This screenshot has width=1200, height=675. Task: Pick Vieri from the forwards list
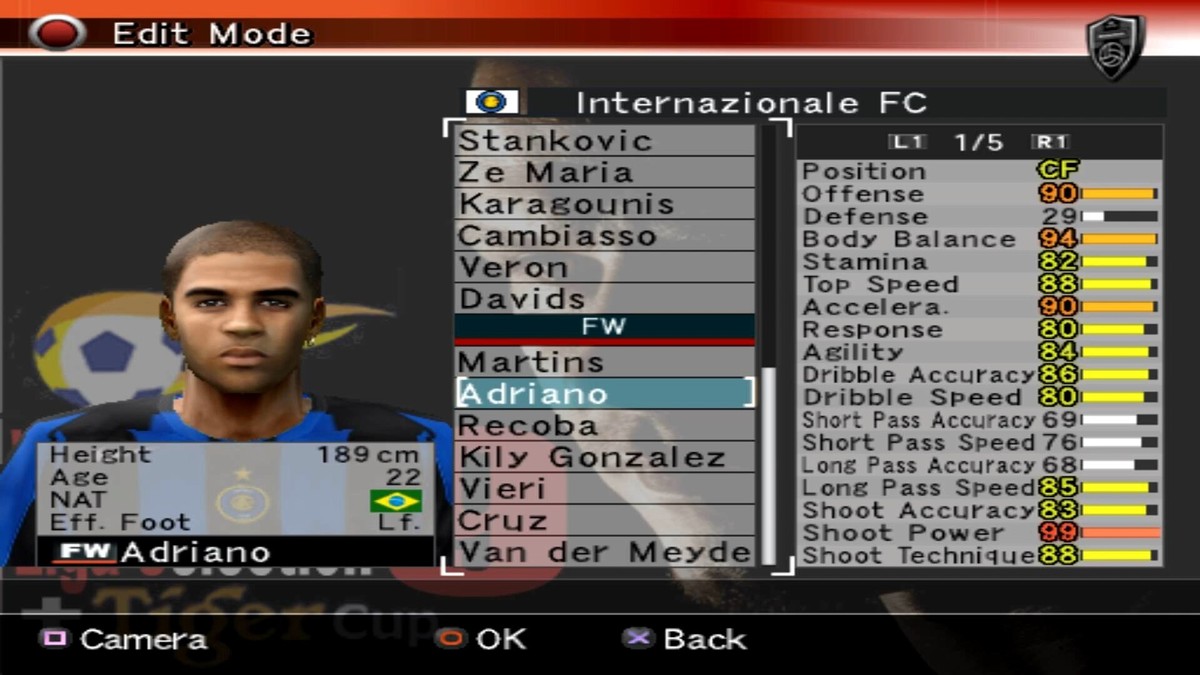pos(604,489)
